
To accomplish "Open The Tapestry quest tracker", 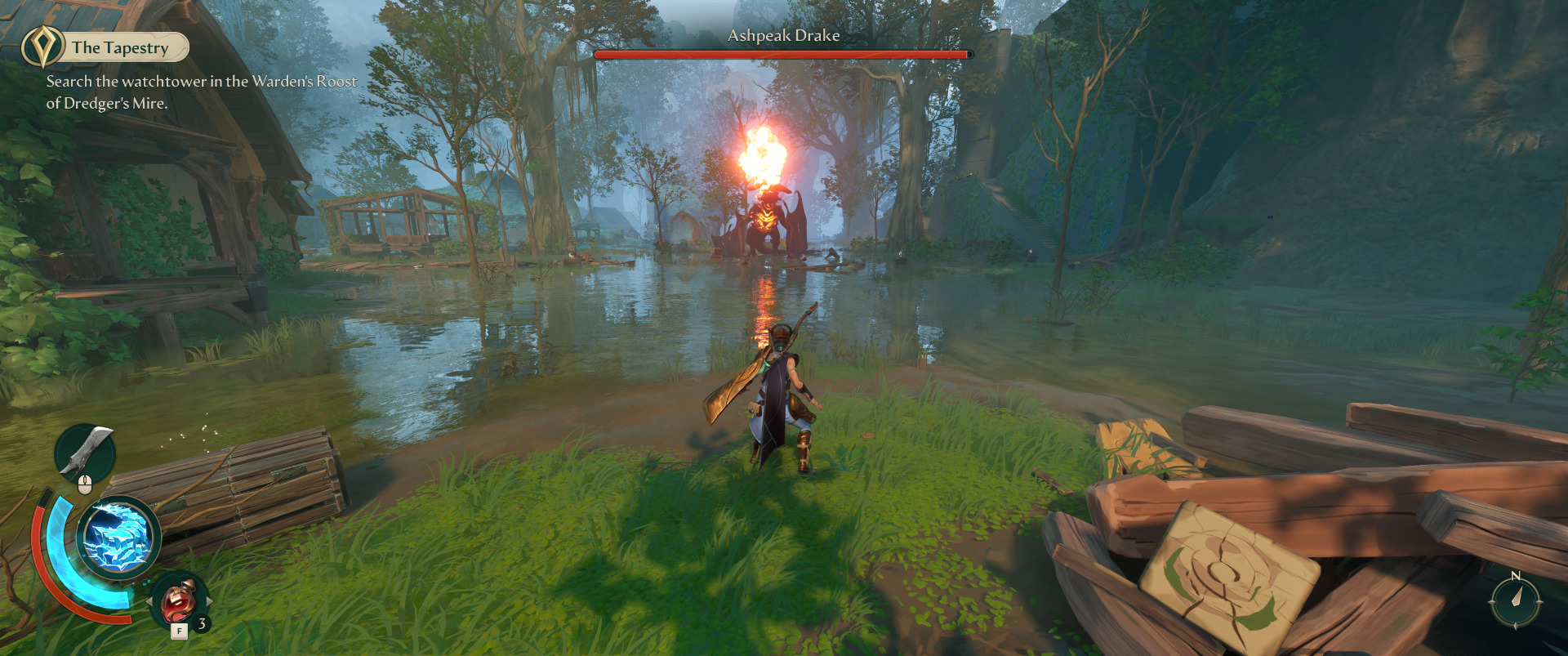I will point(121,47).
